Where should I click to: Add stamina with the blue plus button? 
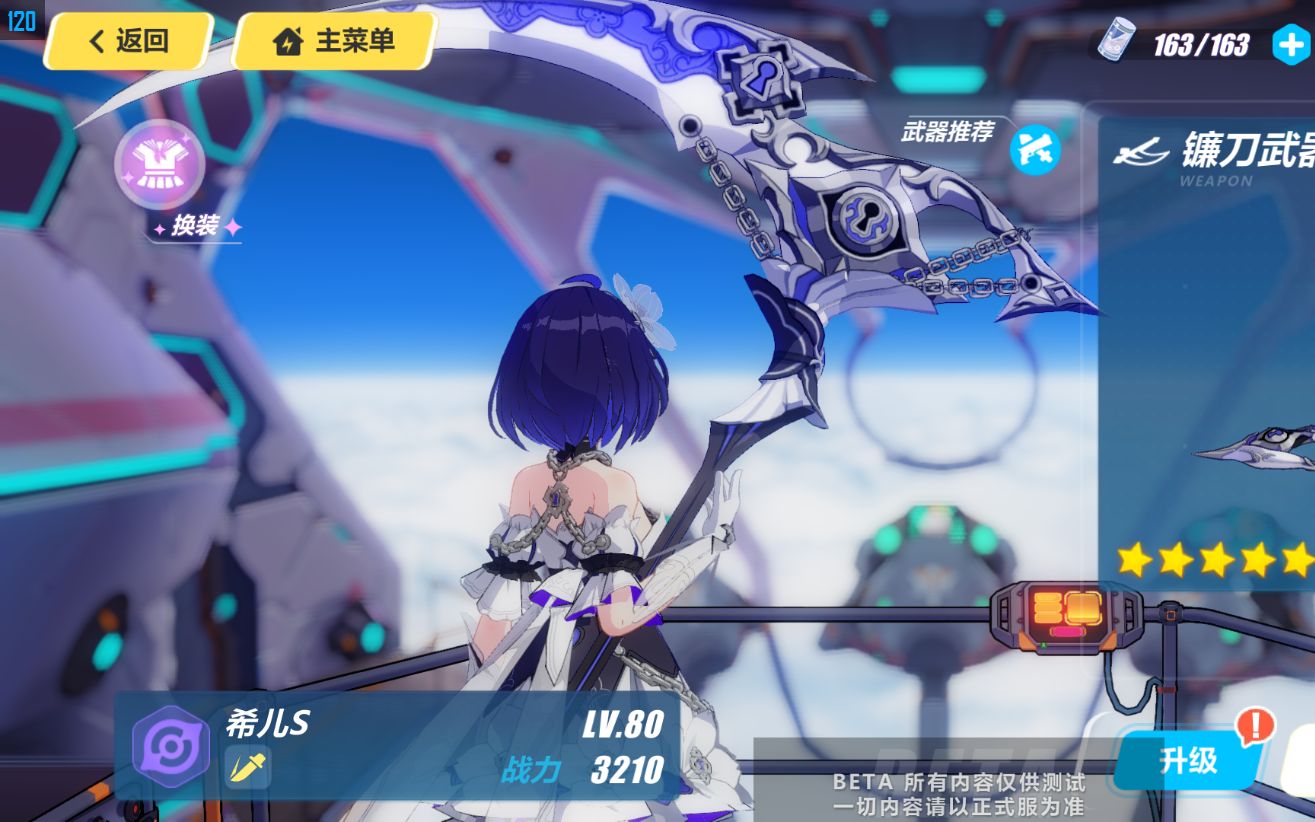click(x=1290, y=45)
